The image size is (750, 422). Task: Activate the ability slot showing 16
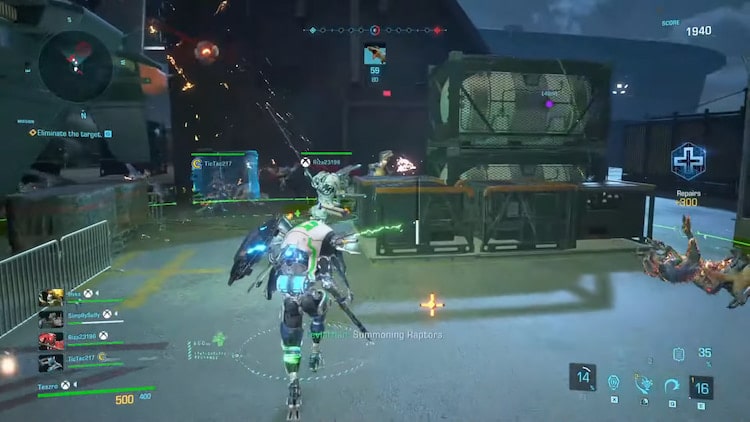coord(702,387)
